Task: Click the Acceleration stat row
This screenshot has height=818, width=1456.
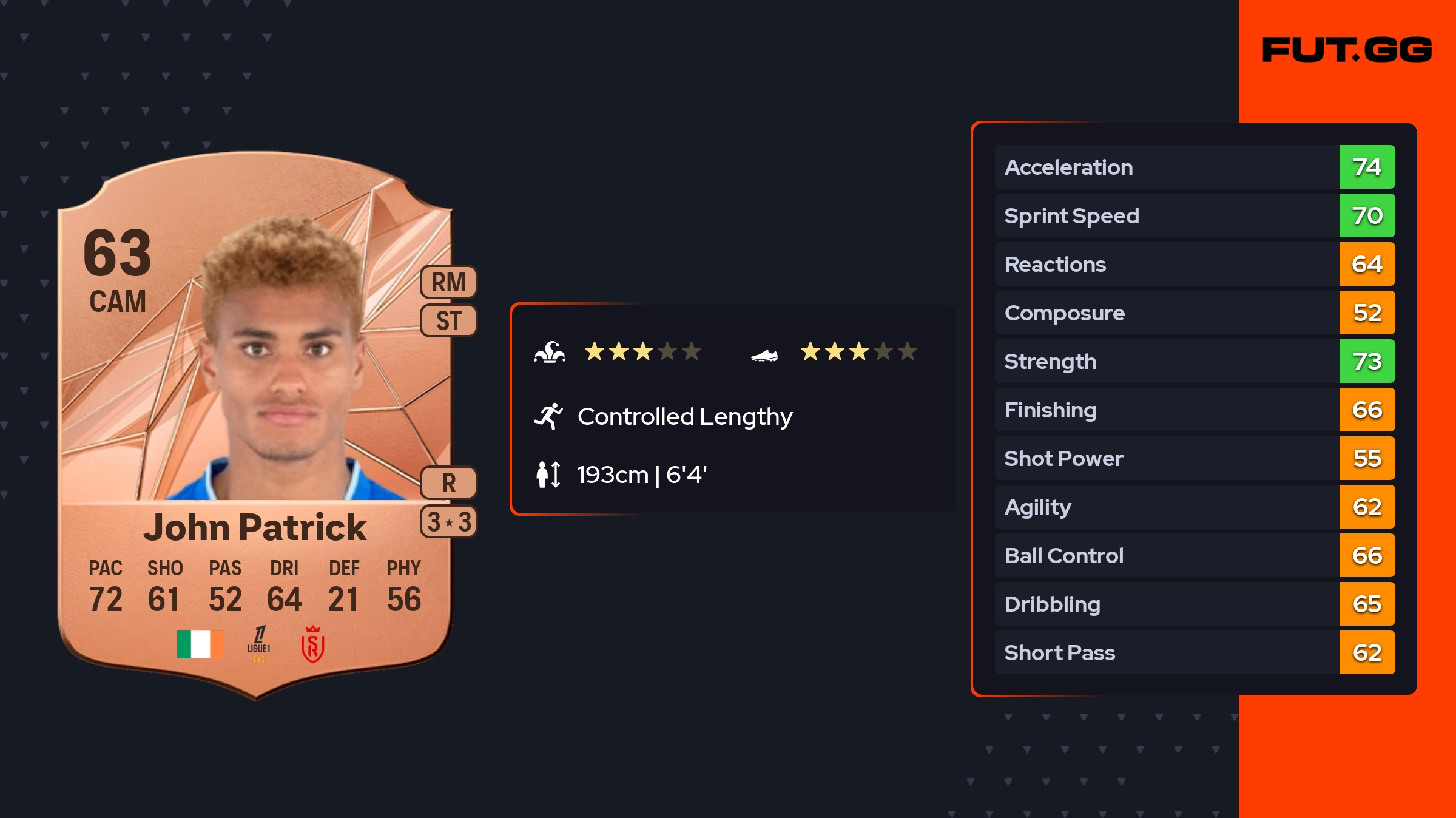Action: [1194, 167]
